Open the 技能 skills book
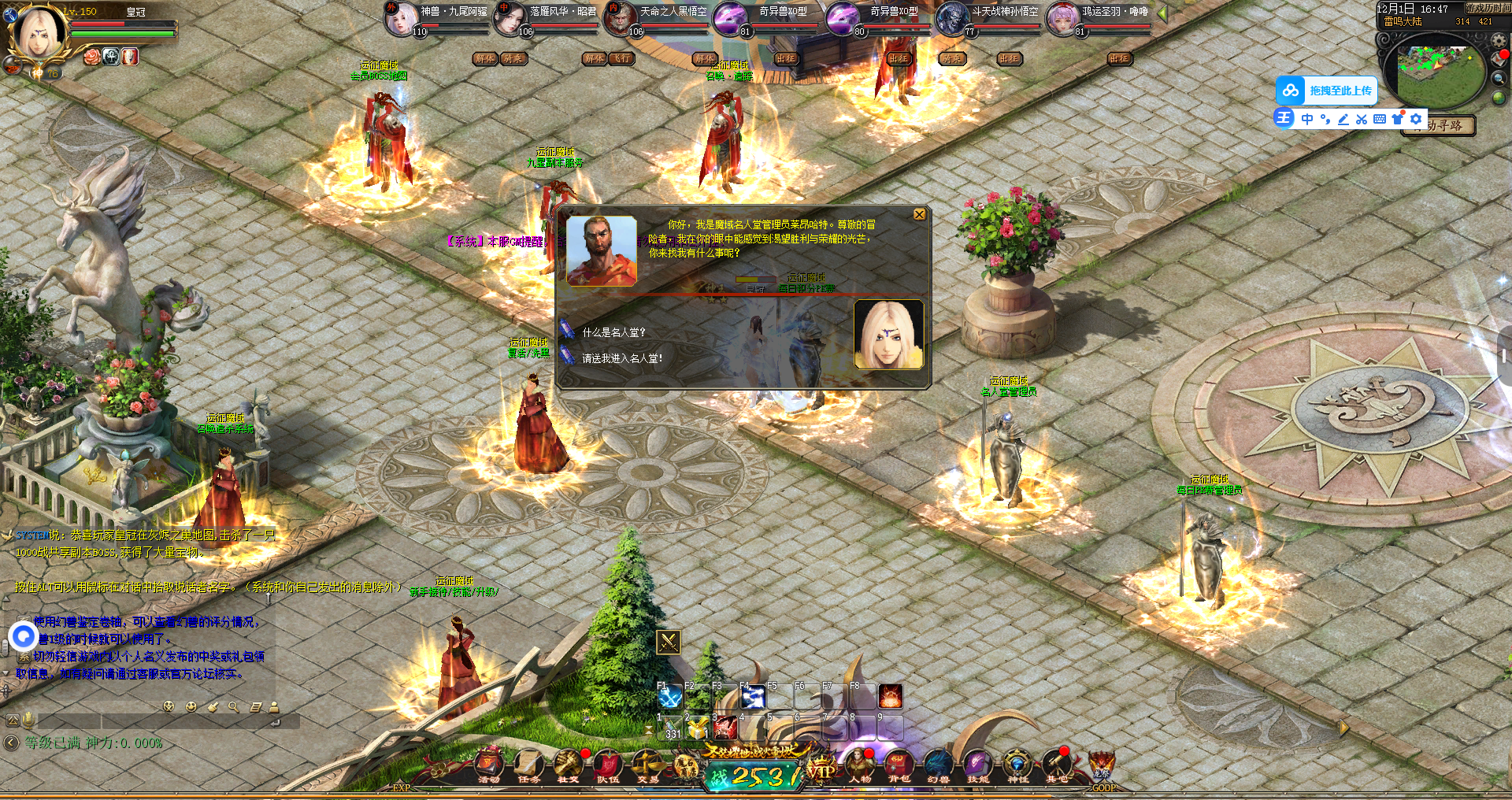This screenshot has width=1512, height=800. pos(977,765)
